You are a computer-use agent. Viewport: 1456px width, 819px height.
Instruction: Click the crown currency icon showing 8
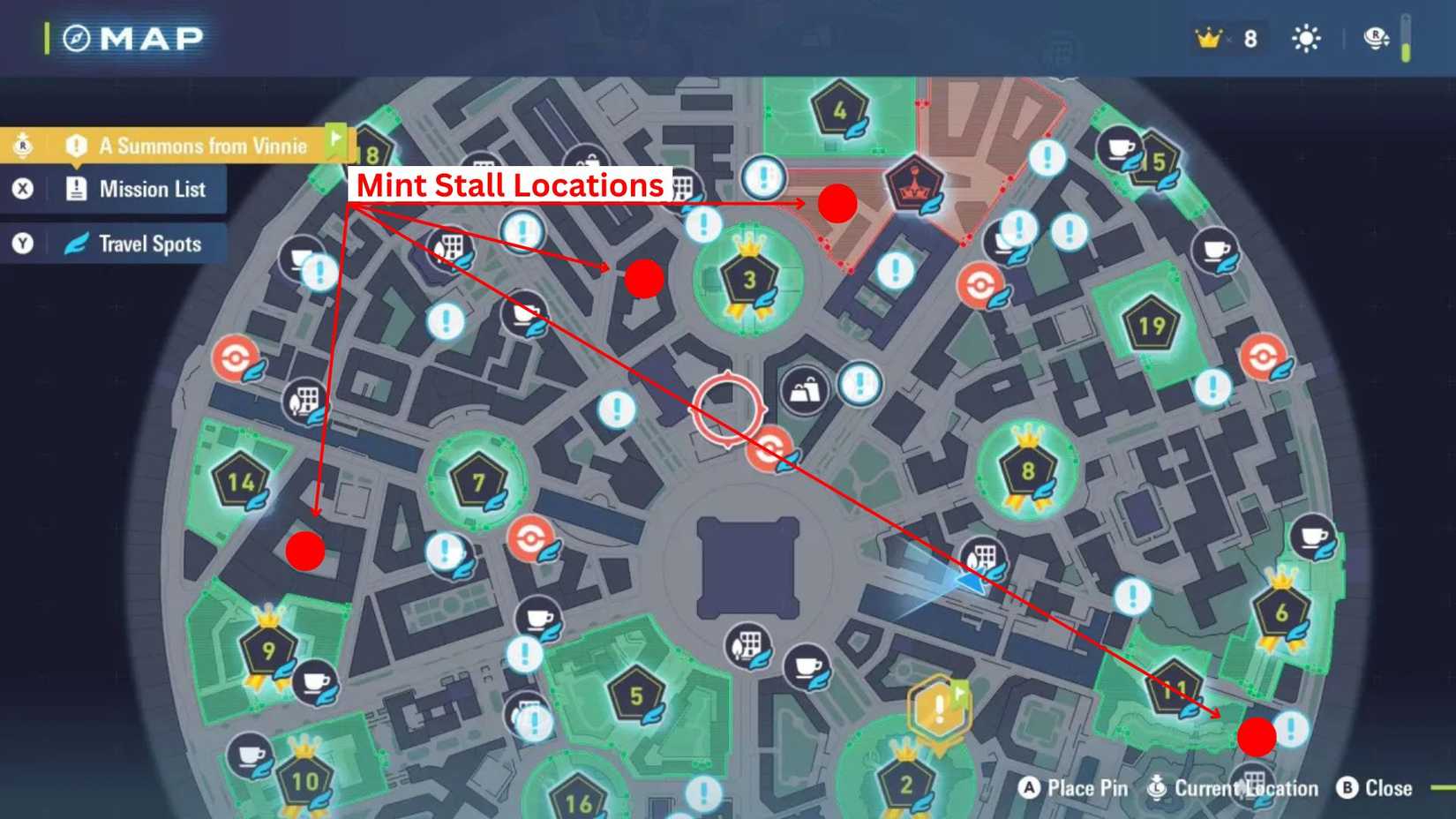pos(1207,38)
